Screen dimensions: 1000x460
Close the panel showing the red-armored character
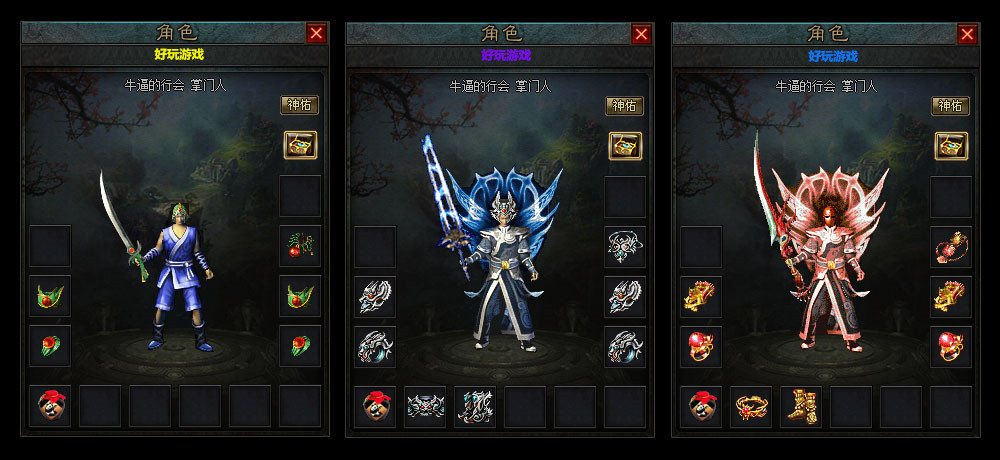tap(967, 34)
